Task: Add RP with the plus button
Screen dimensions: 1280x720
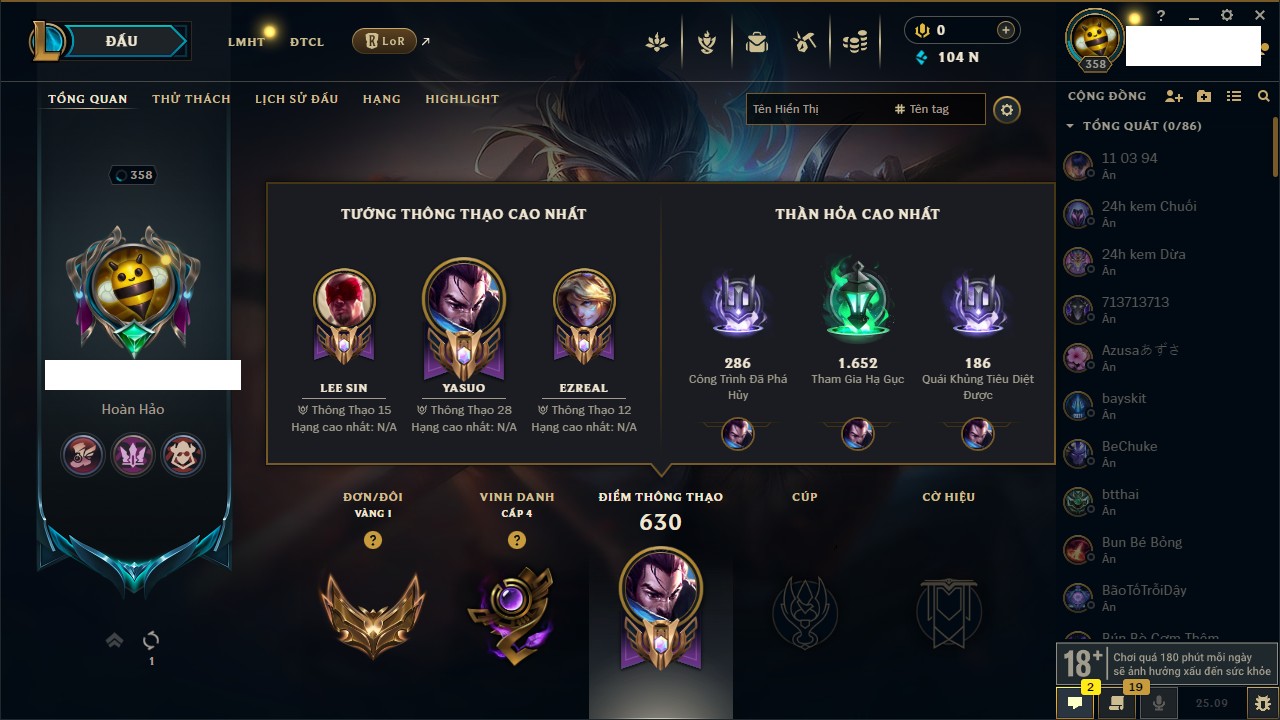Action: (x=1006, y=30)
